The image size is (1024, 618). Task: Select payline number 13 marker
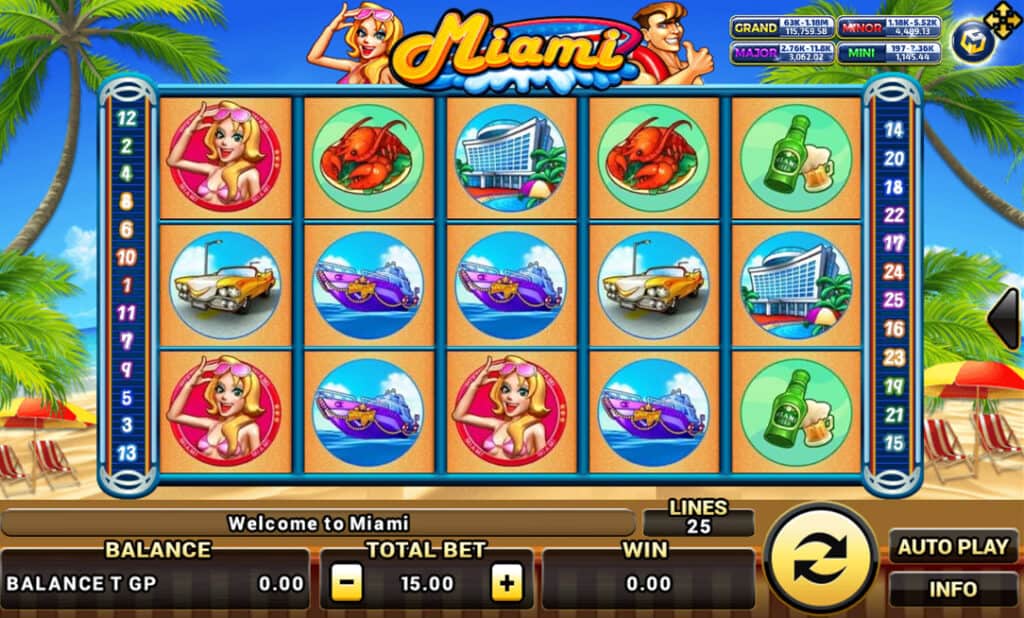coord(127,452)
